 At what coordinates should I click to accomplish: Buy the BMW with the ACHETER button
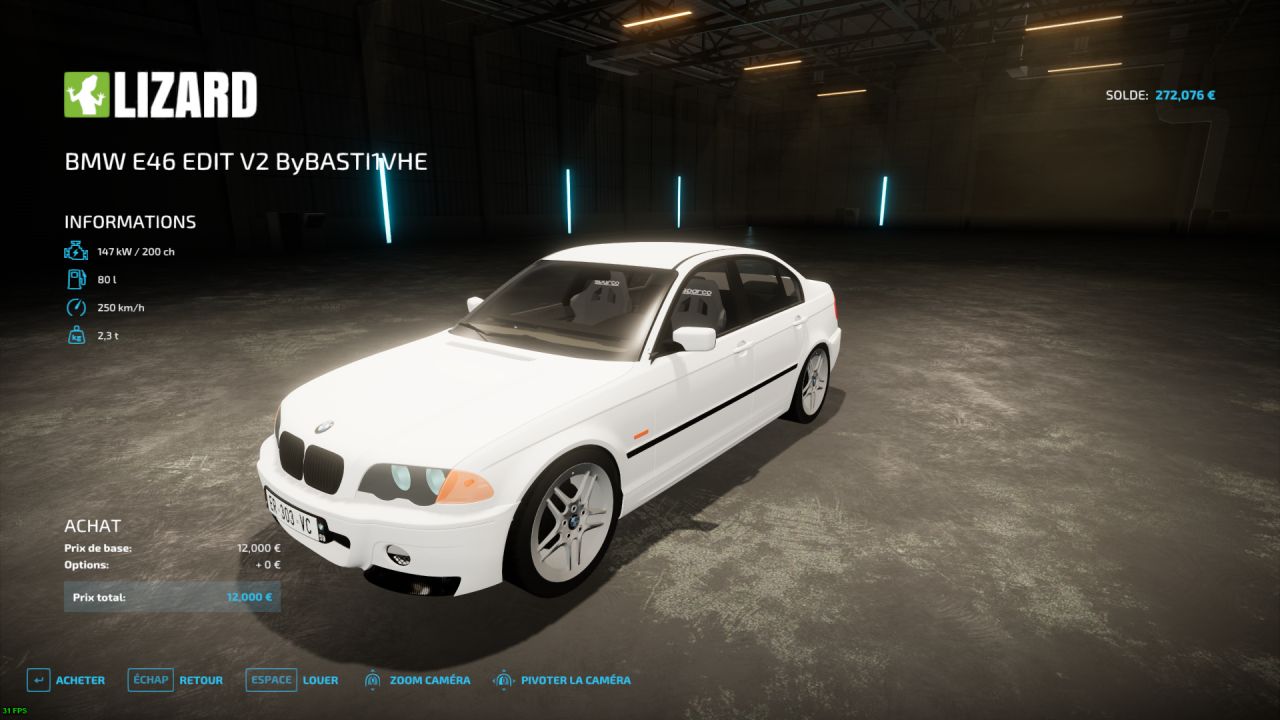[66, 680]
